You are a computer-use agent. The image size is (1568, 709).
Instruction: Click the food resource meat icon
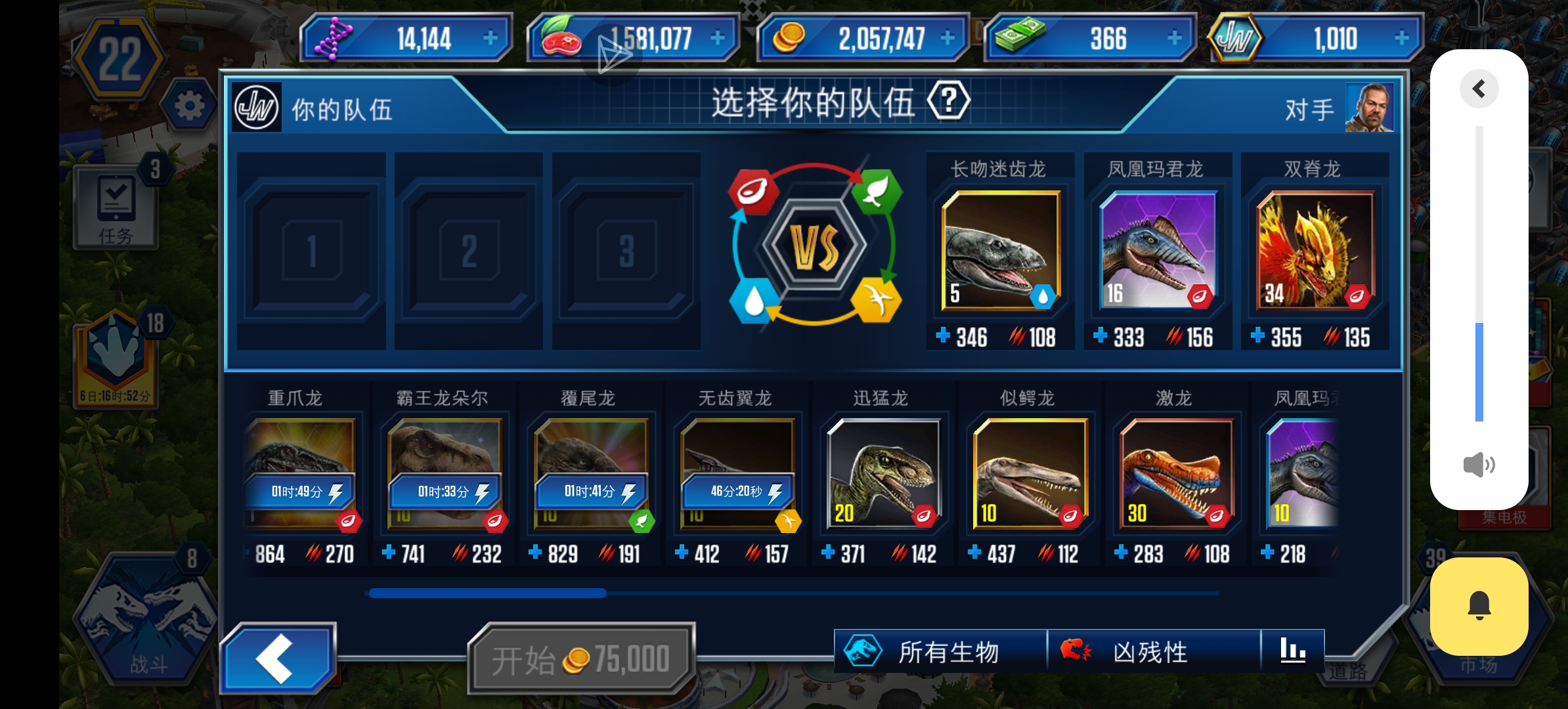[x=561, y=37]
